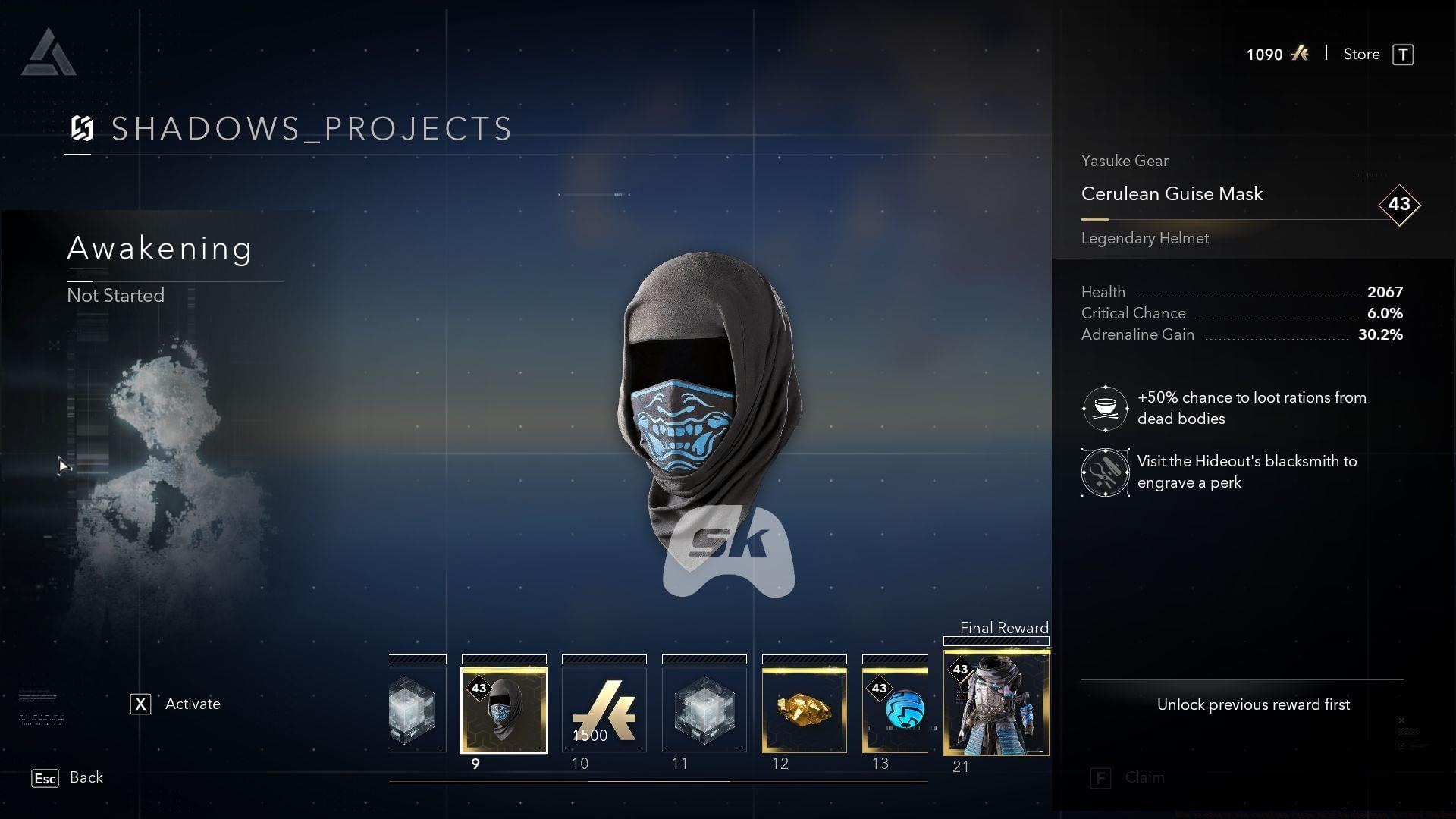The height and width of the screenshot is (819, 1456).
Task: Select the blacksmith engrave perk icon
Action: (1105, 472)
